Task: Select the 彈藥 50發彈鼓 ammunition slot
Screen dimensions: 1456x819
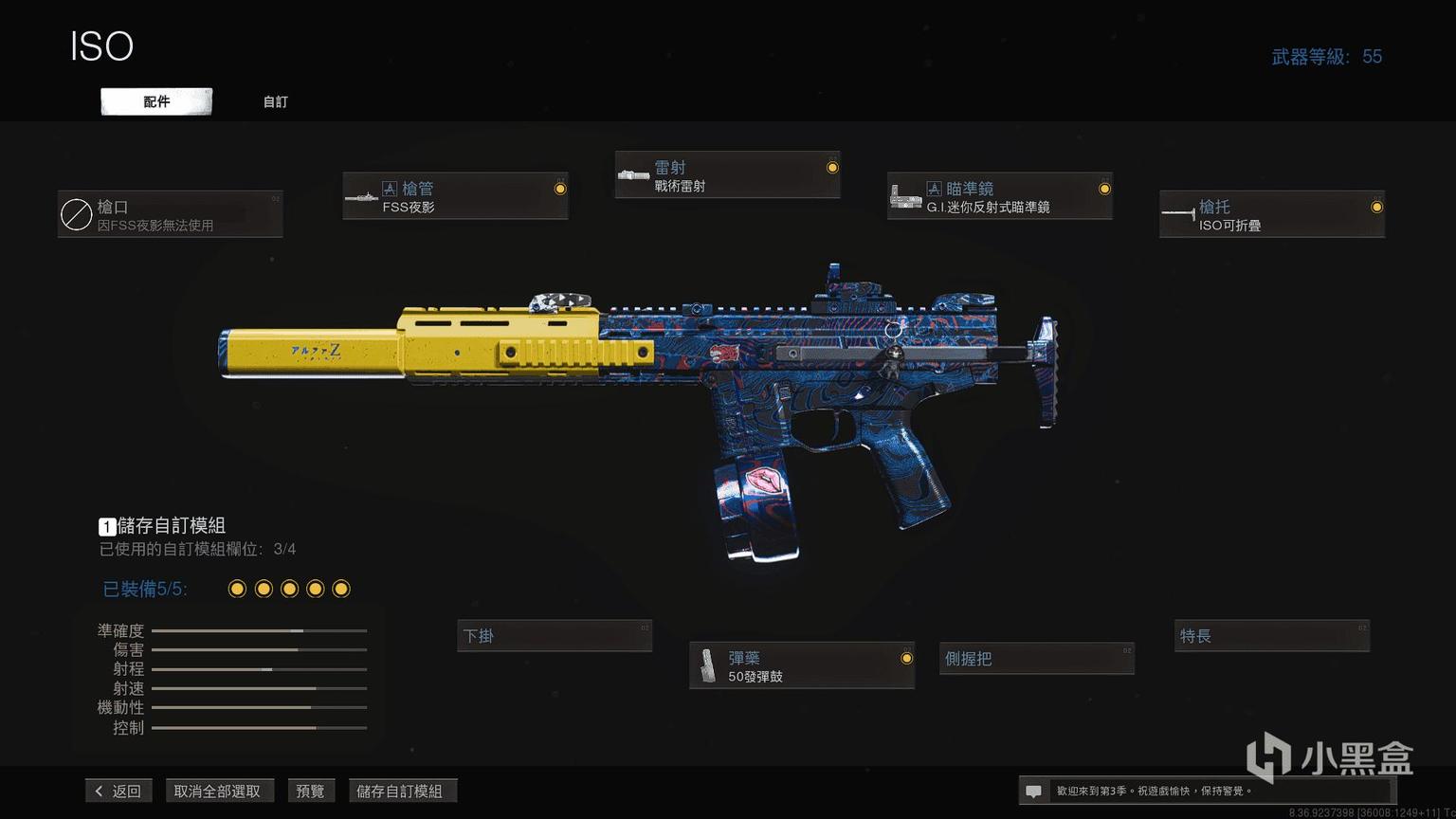Action: click(802, 665)
